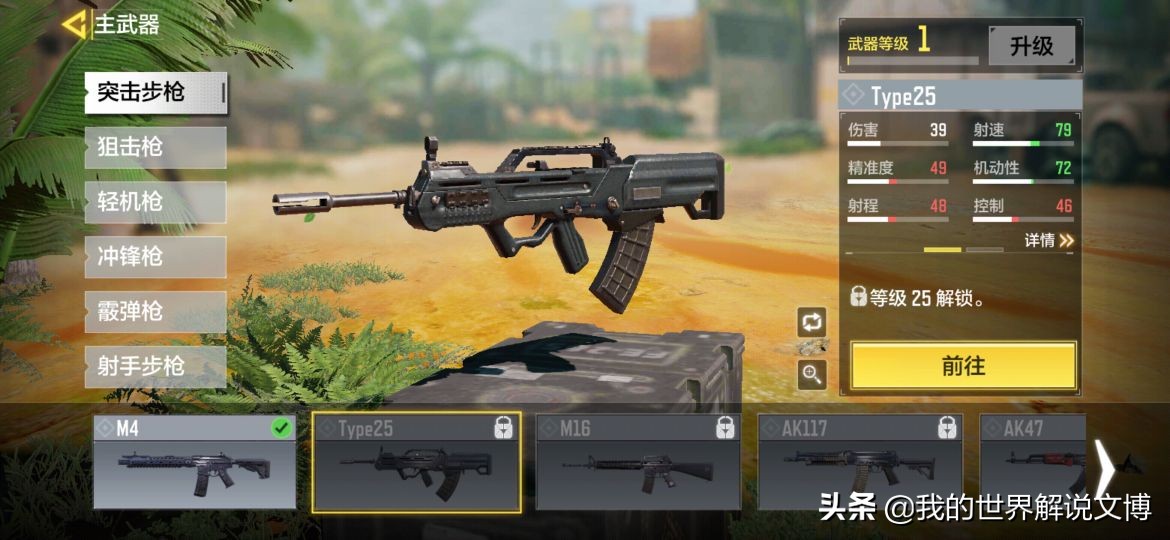This screenshot has width=1170, height=540.
Task: Choose the AK47 weapon card
Action: click(x=1032, y=462)
